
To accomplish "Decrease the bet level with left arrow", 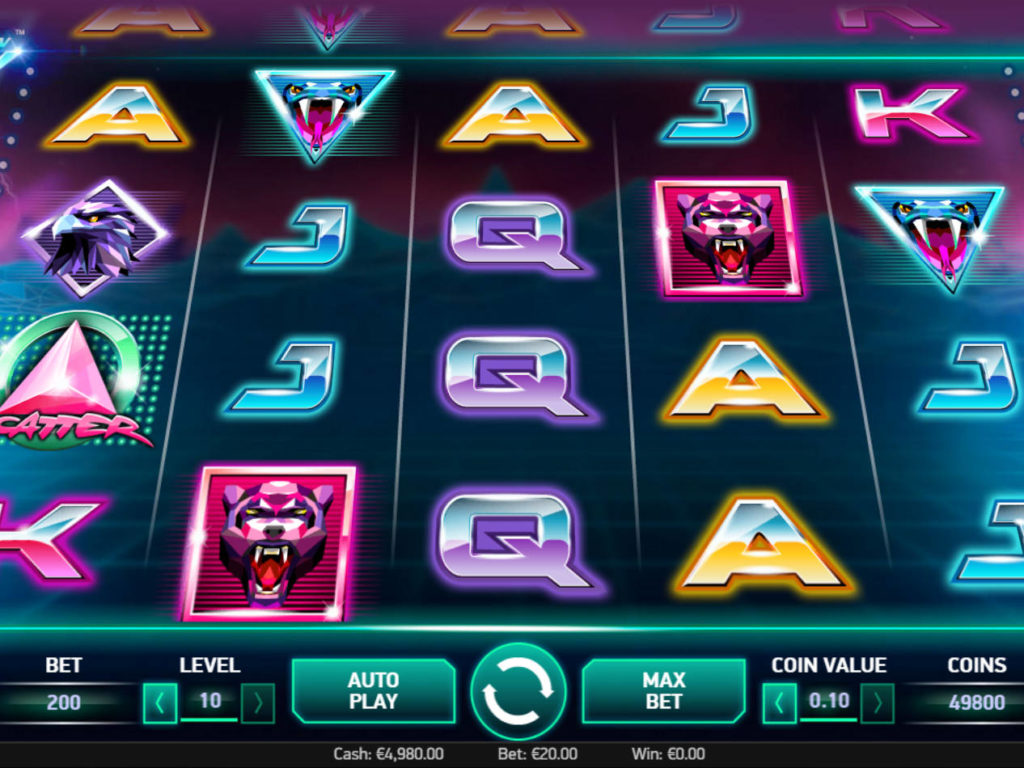I will pyautogui.click(x=160, y=703).
